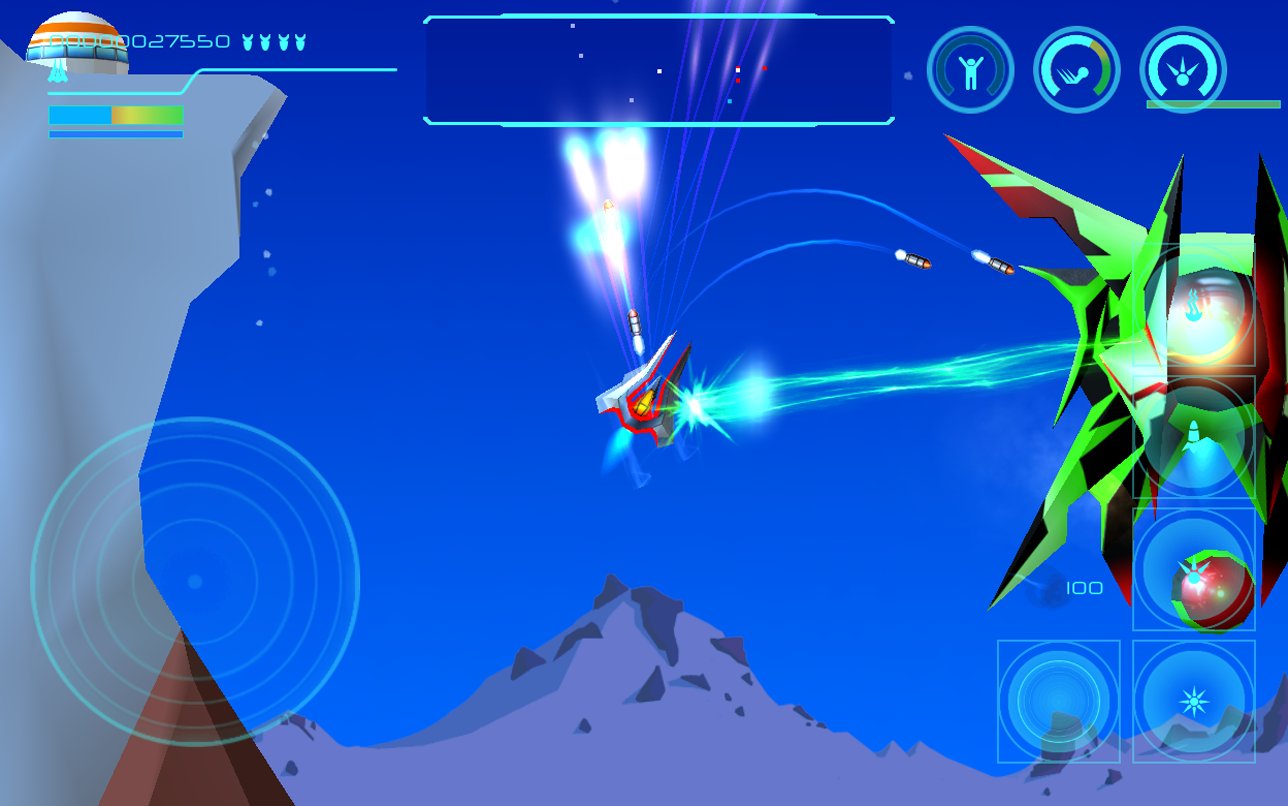This screenshot has height=806, width=1288.
Task: Activate the wavy flame ability button
Action: pos(1194,308)
